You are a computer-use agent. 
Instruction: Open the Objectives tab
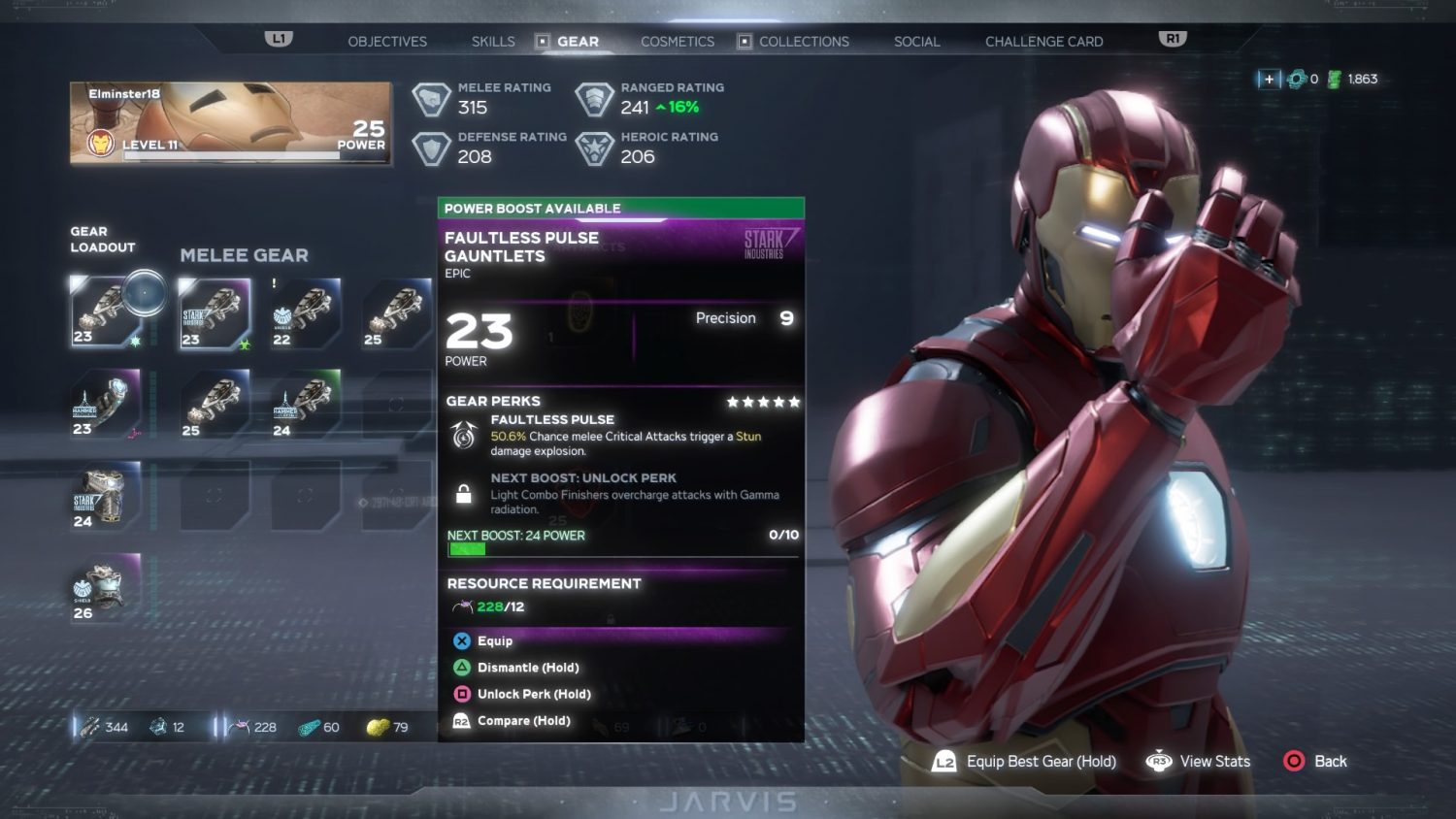[387, 42]
